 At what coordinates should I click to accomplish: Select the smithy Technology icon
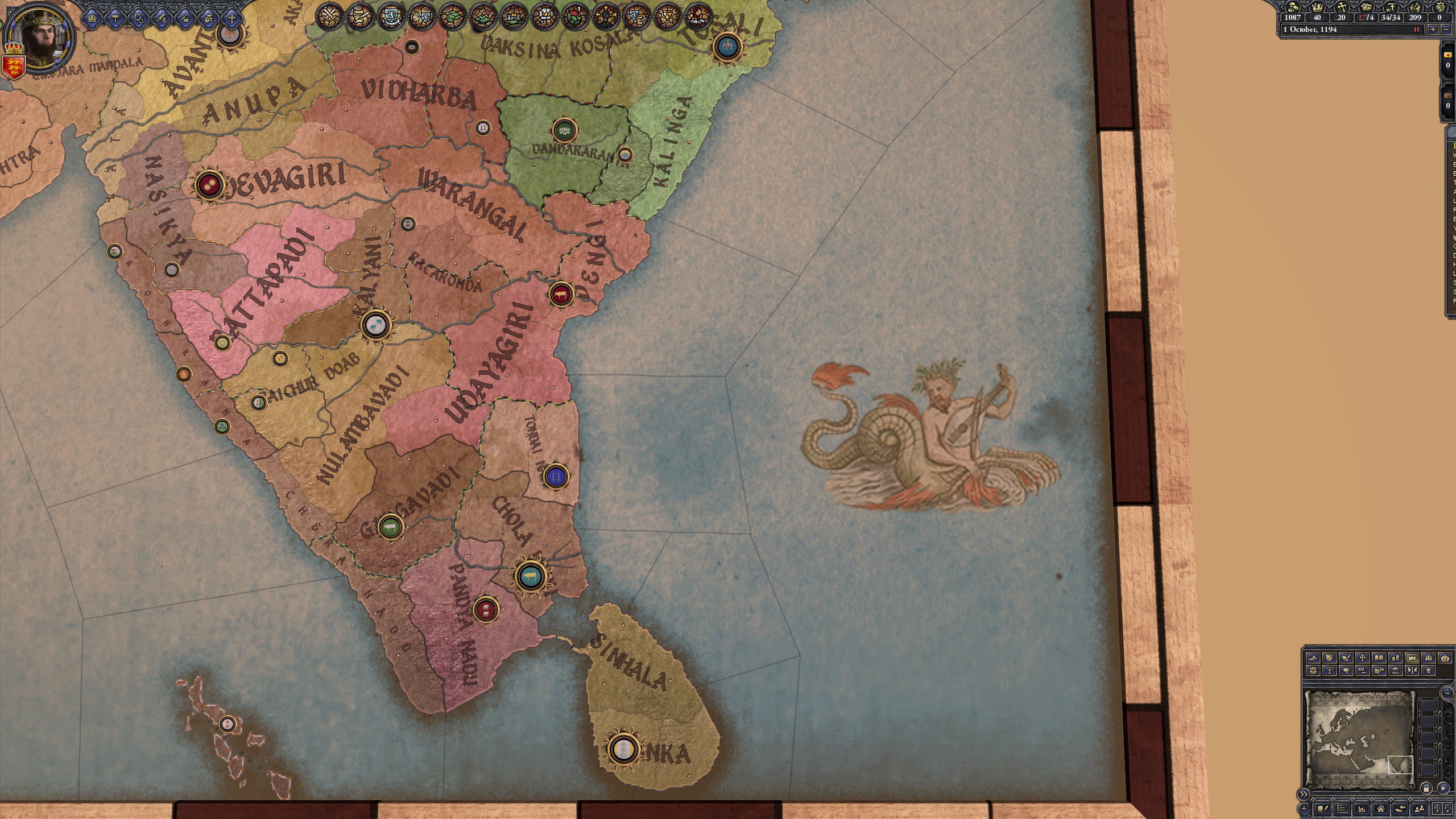[115, 19]
